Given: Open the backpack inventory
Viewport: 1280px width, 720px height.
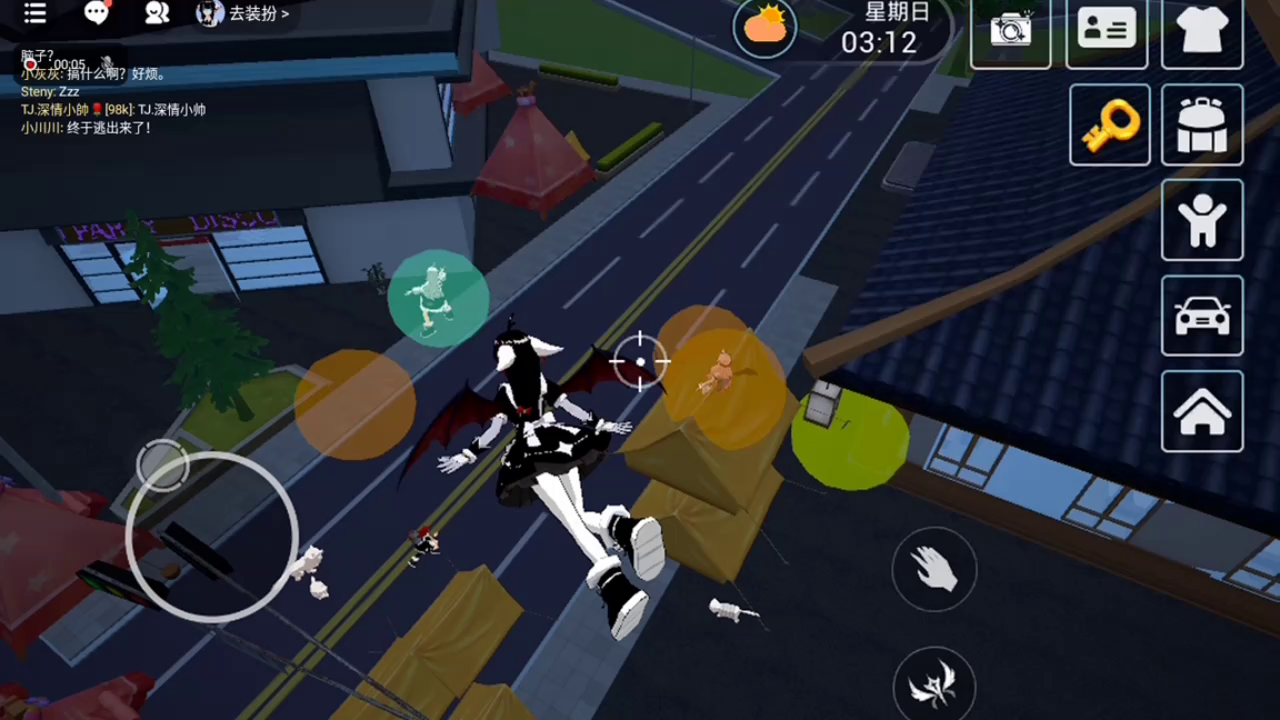Looking at the screenshot, I should (1202, 125).
